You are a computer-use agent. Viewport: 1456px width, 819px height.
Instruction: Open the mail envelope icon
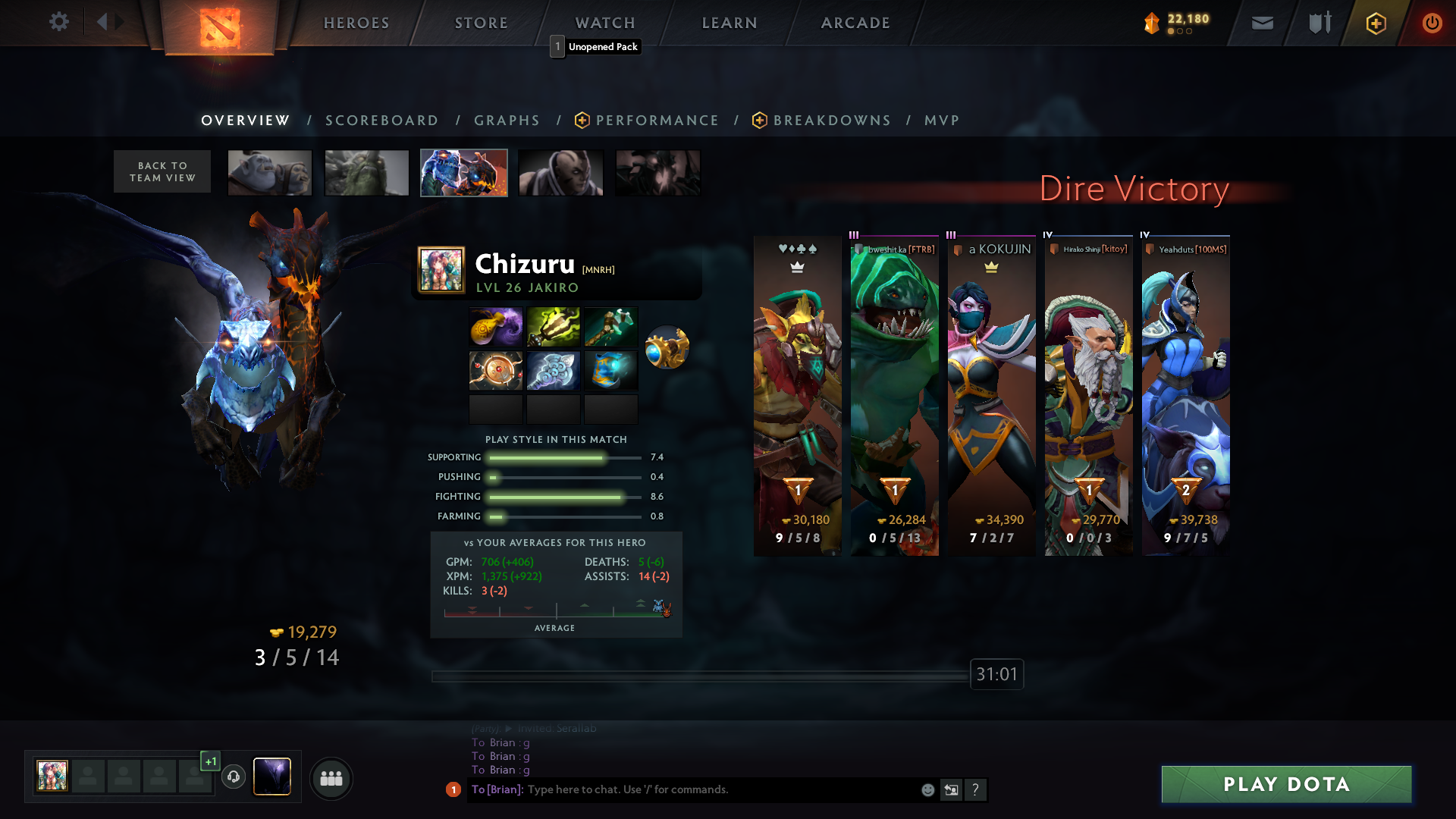pyautogui.click(x=1261, y=23)
